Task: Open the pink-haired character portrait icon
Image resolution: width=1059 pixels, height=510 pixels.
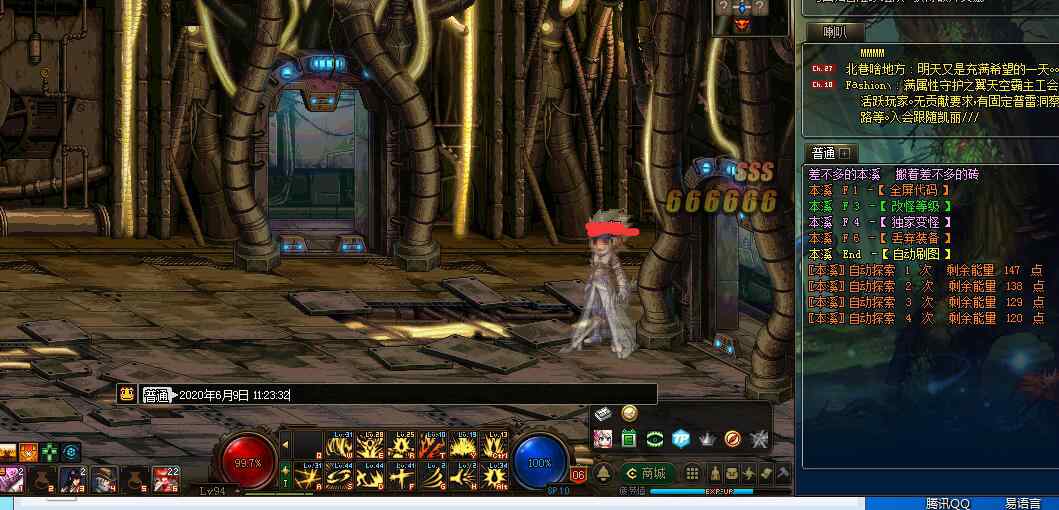Action: tap(603, 438)
